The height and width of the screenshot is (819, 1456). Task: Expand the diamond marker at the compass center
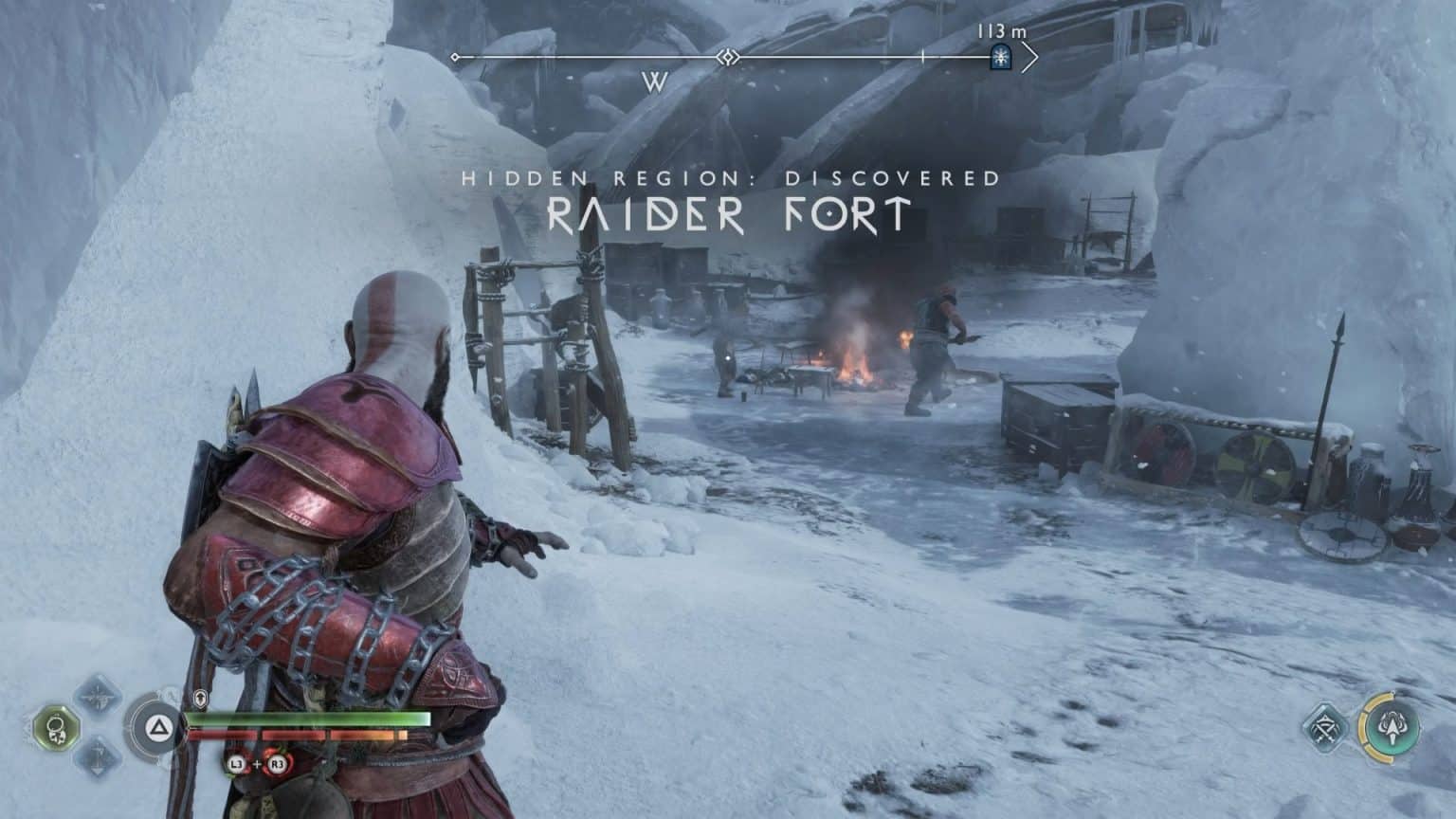[x=728, y=57]
